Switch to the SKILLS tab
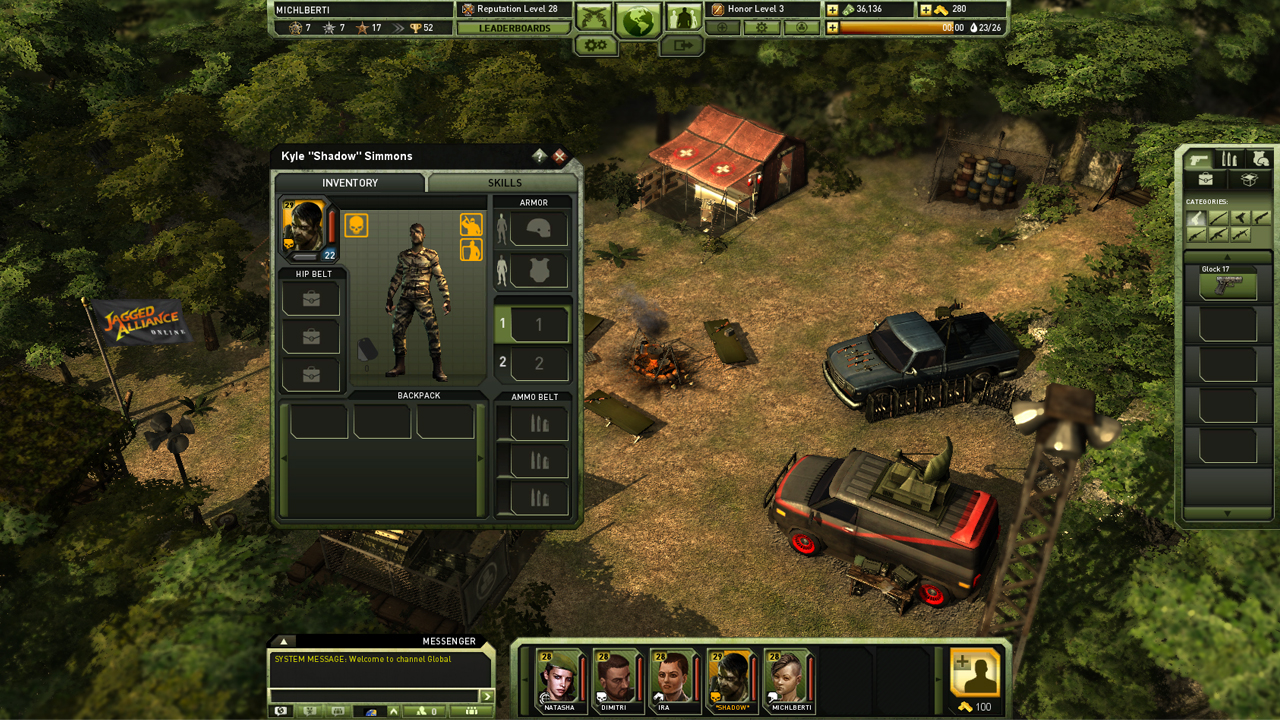This screenshot has width=1280, height=720. pos(502,183)
